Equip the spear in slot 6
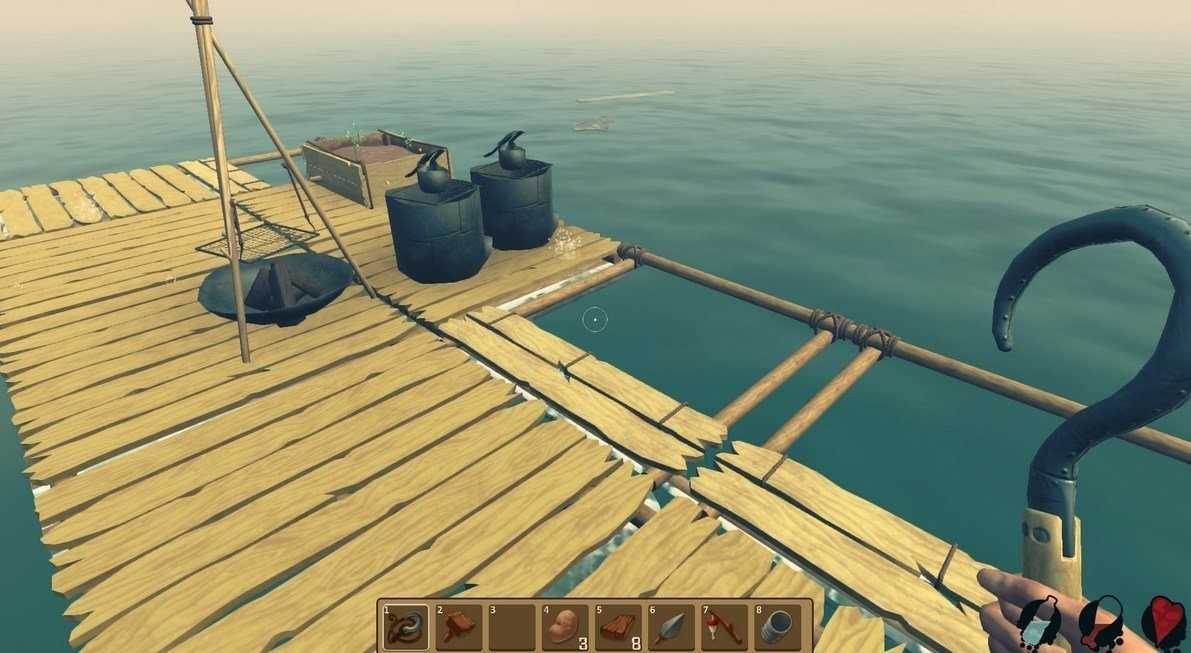Image resolution: width=1191 pixels, height=653 pixels. coord(671,627)
